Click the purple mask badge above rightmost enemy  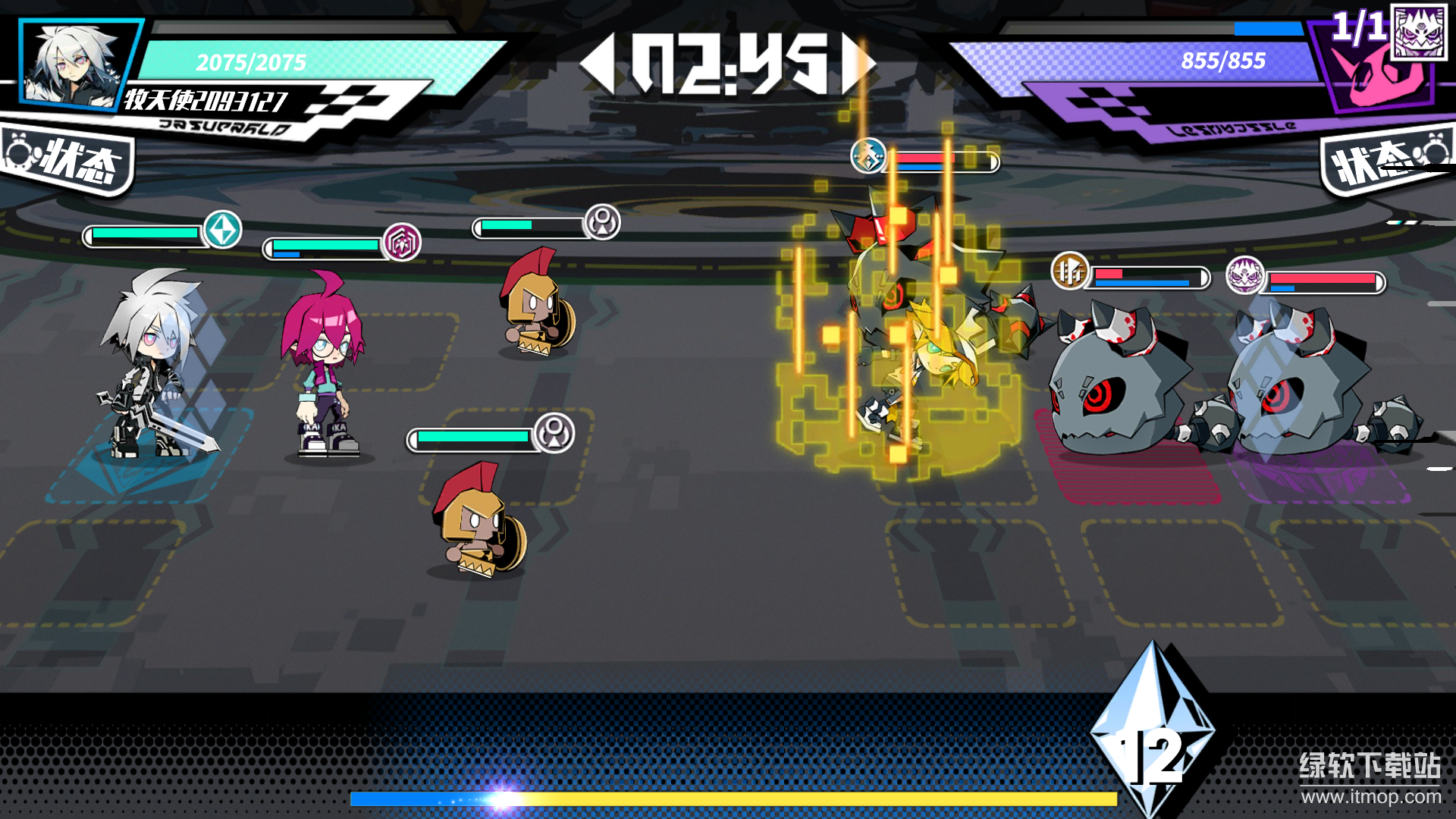1245,275
